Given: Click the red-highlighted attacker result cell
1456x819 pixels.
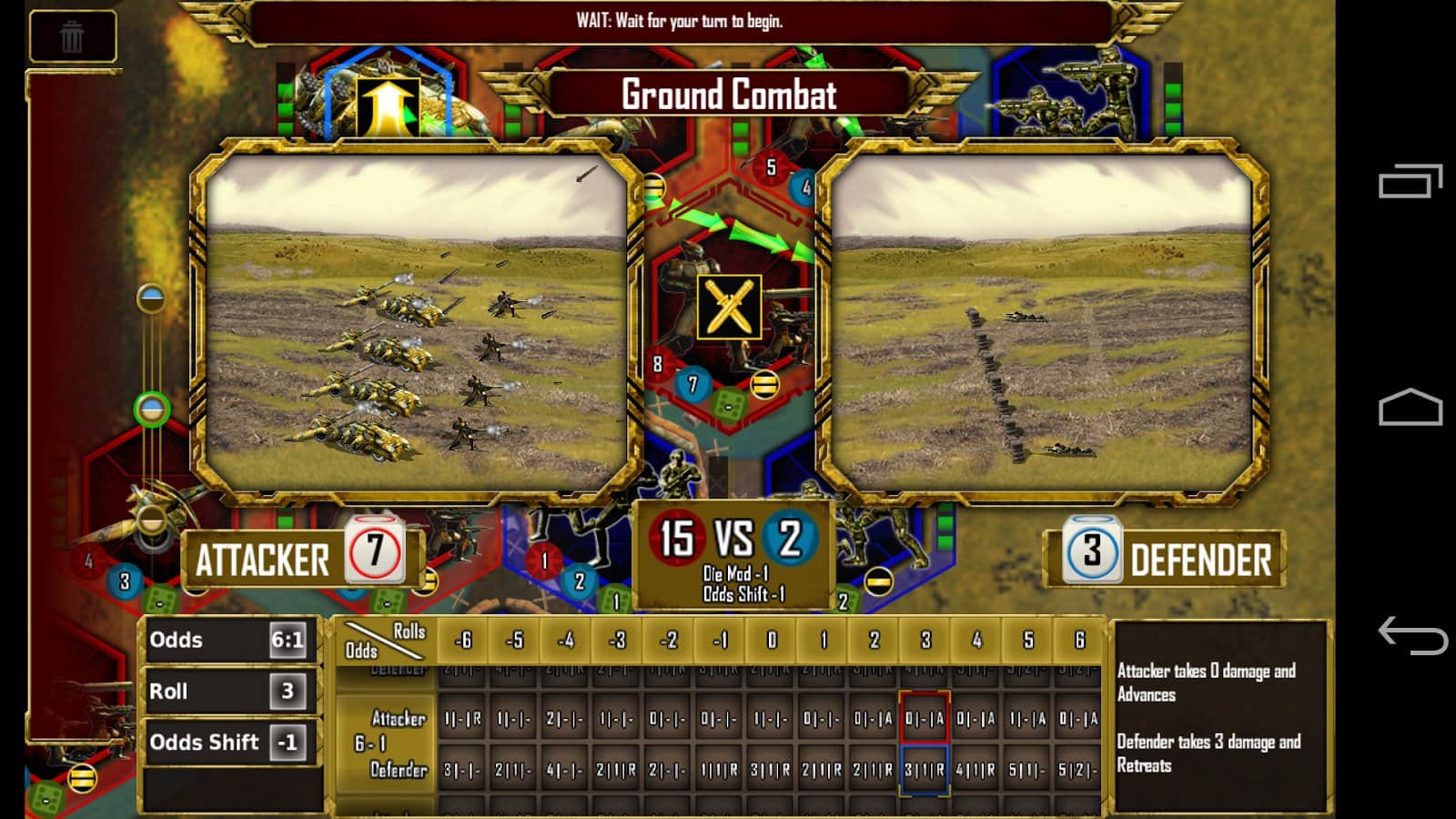Looking at the screenshot, I should point(925,719).
